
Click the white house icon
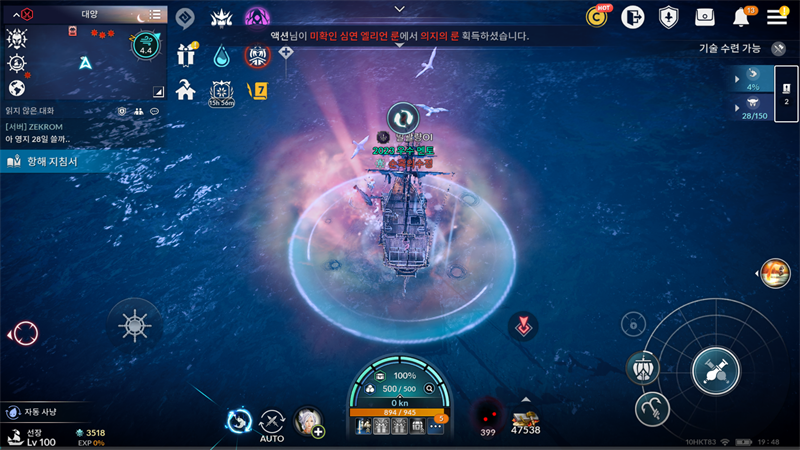[185, 89]
